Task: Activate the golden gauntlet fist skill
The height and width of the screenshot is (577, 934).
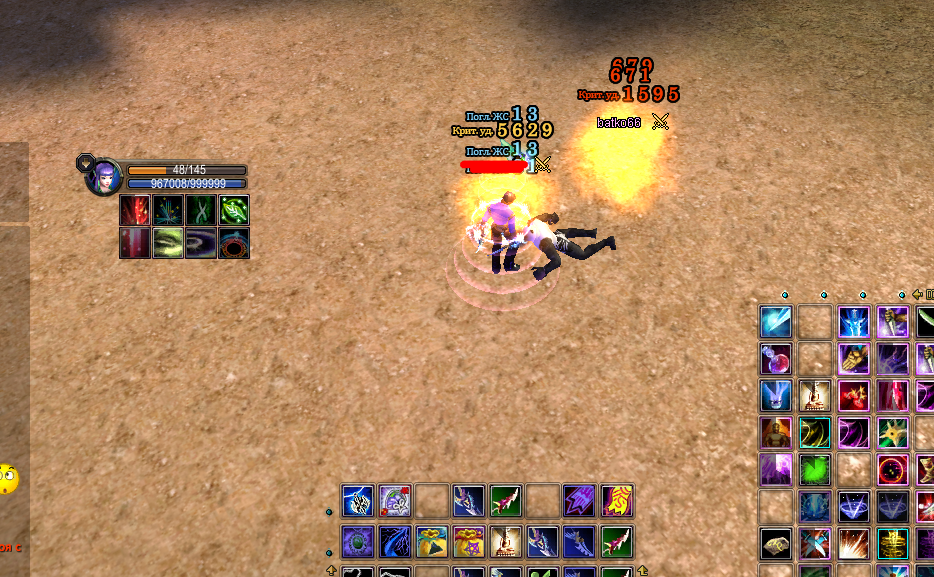Action: pyautogui.click(x=853, y=358)
